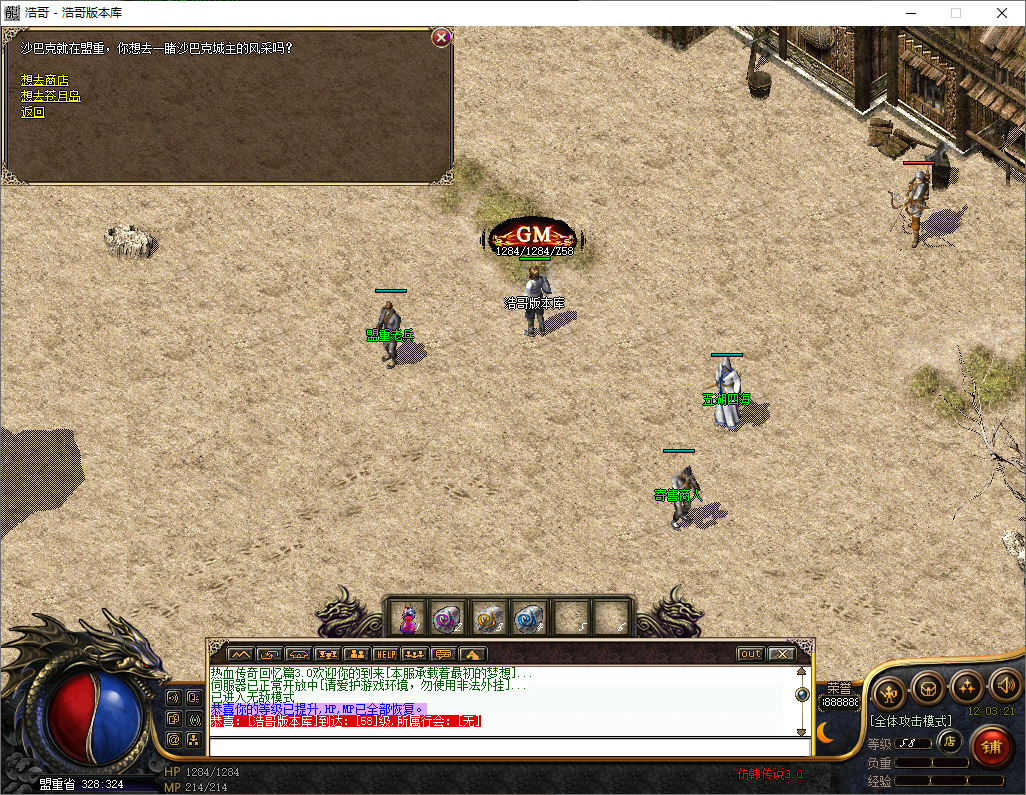This screenshot has width=1026, height=795.
Task: Open the small 店 shop button
Action: pos(950,742)
